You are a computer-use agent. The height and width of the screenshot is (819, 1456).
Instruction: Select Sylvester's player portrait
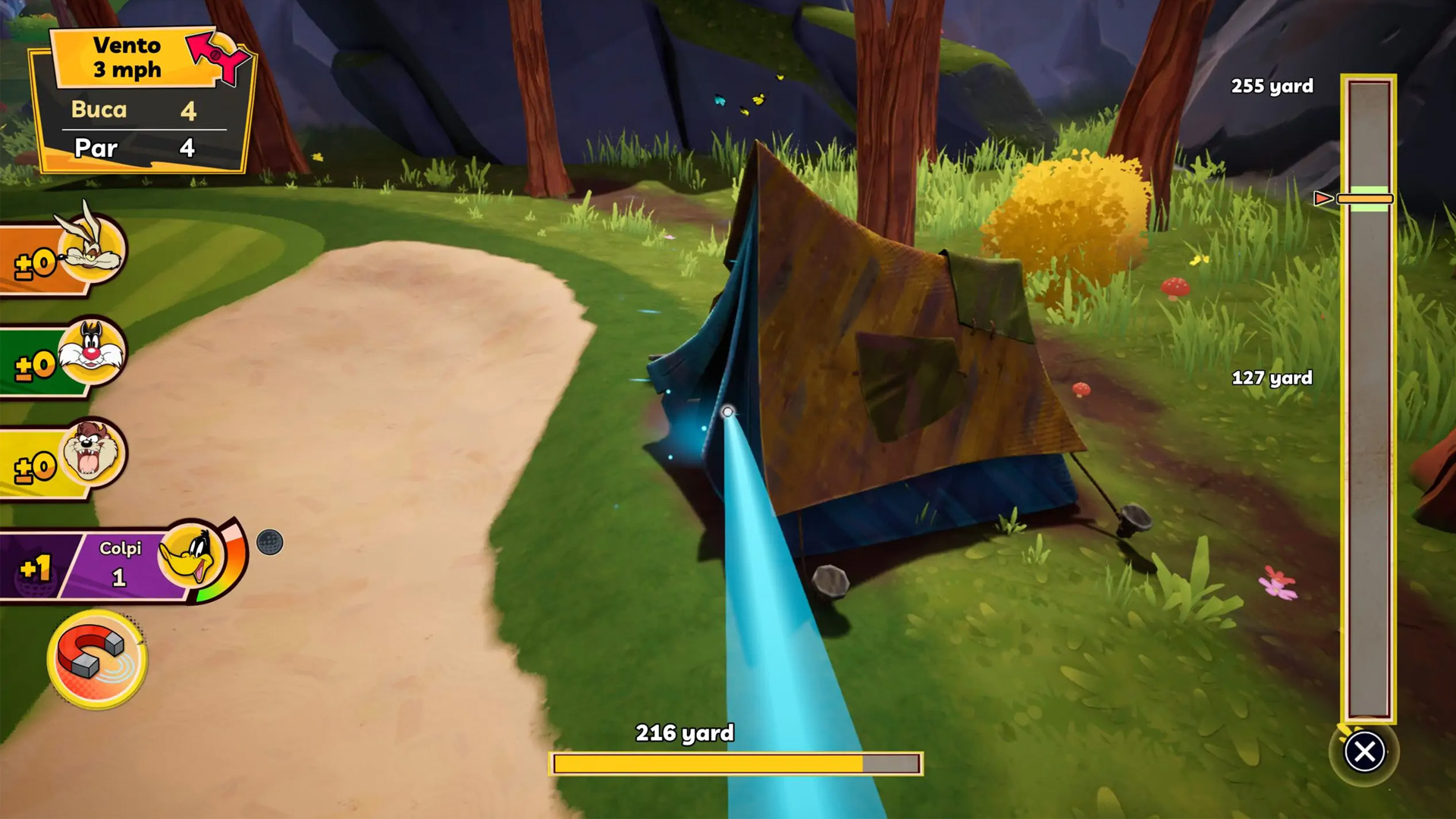pos(91,353)
